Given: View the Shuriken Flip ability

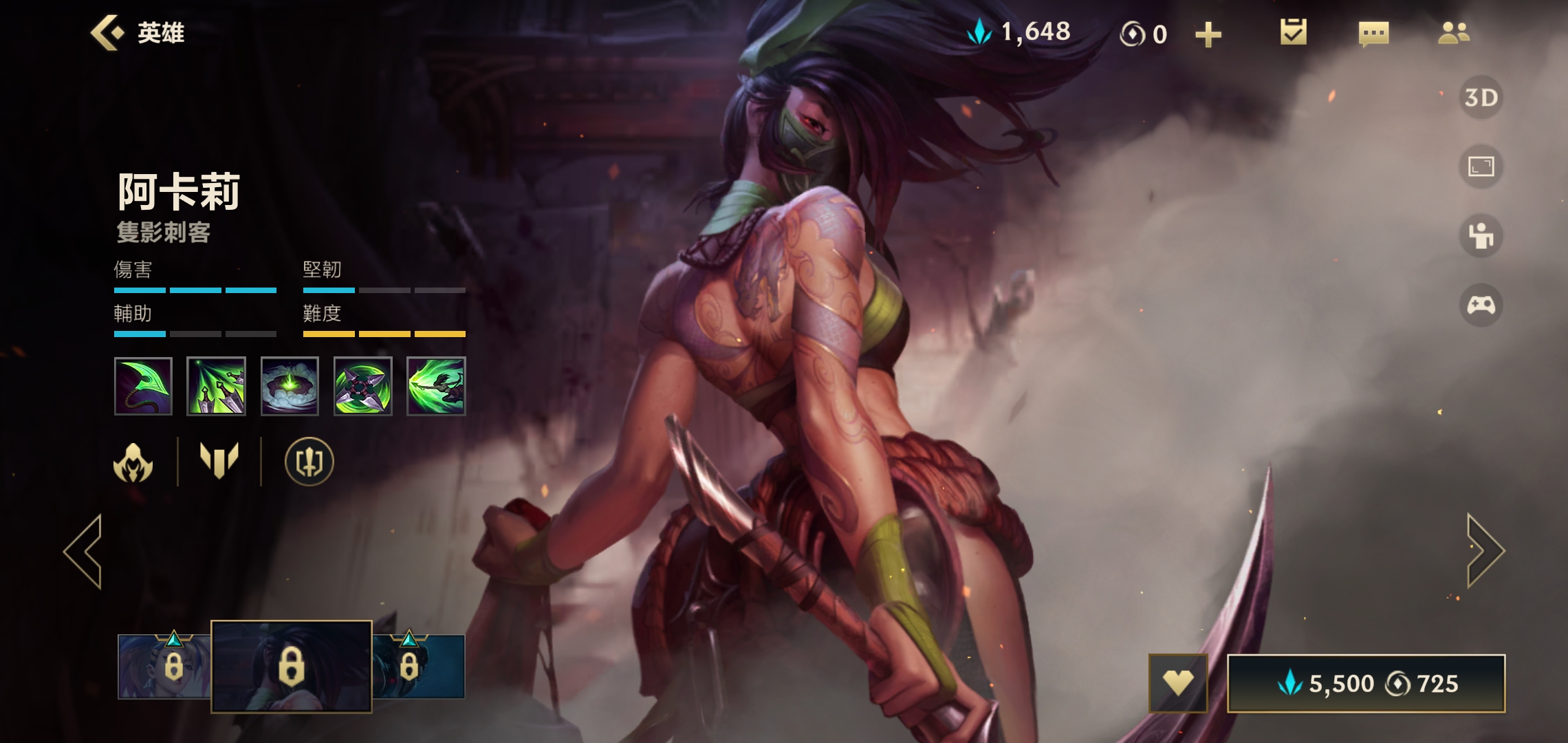Looking at the screenshot, I should 362,386.
